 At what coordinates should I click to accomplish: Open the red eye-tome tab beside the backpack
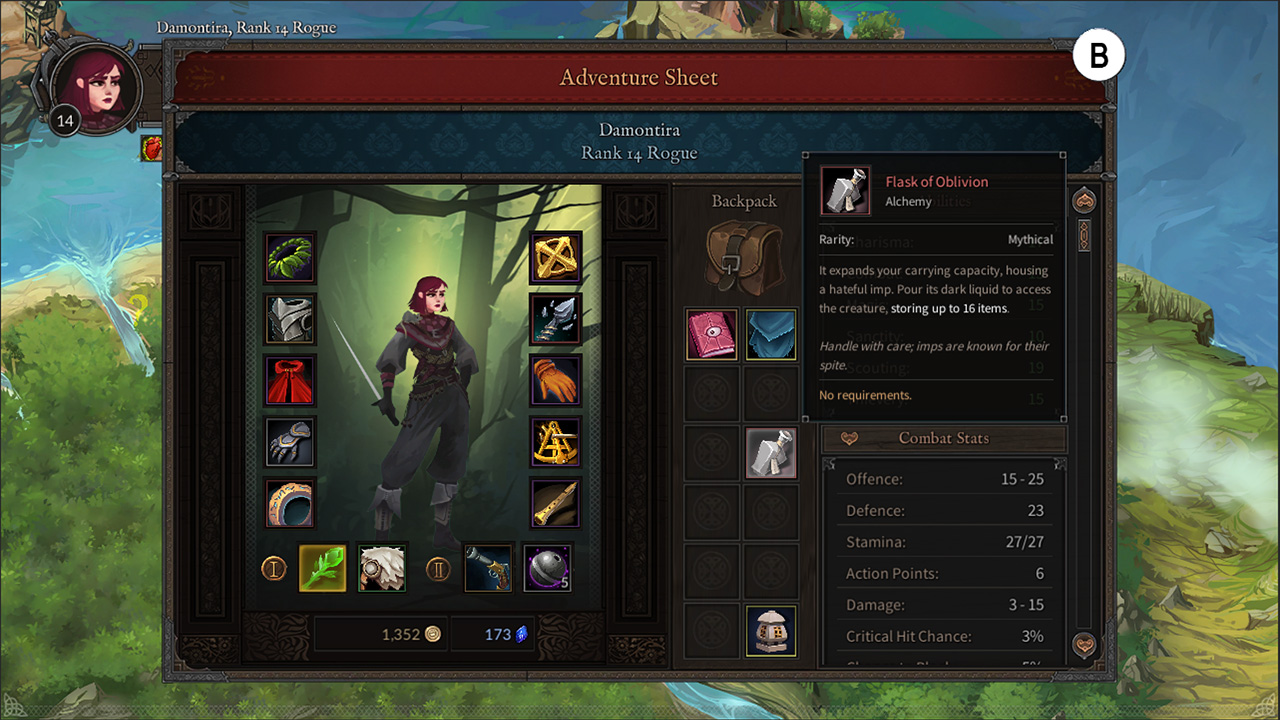click(x=711, y=334)
